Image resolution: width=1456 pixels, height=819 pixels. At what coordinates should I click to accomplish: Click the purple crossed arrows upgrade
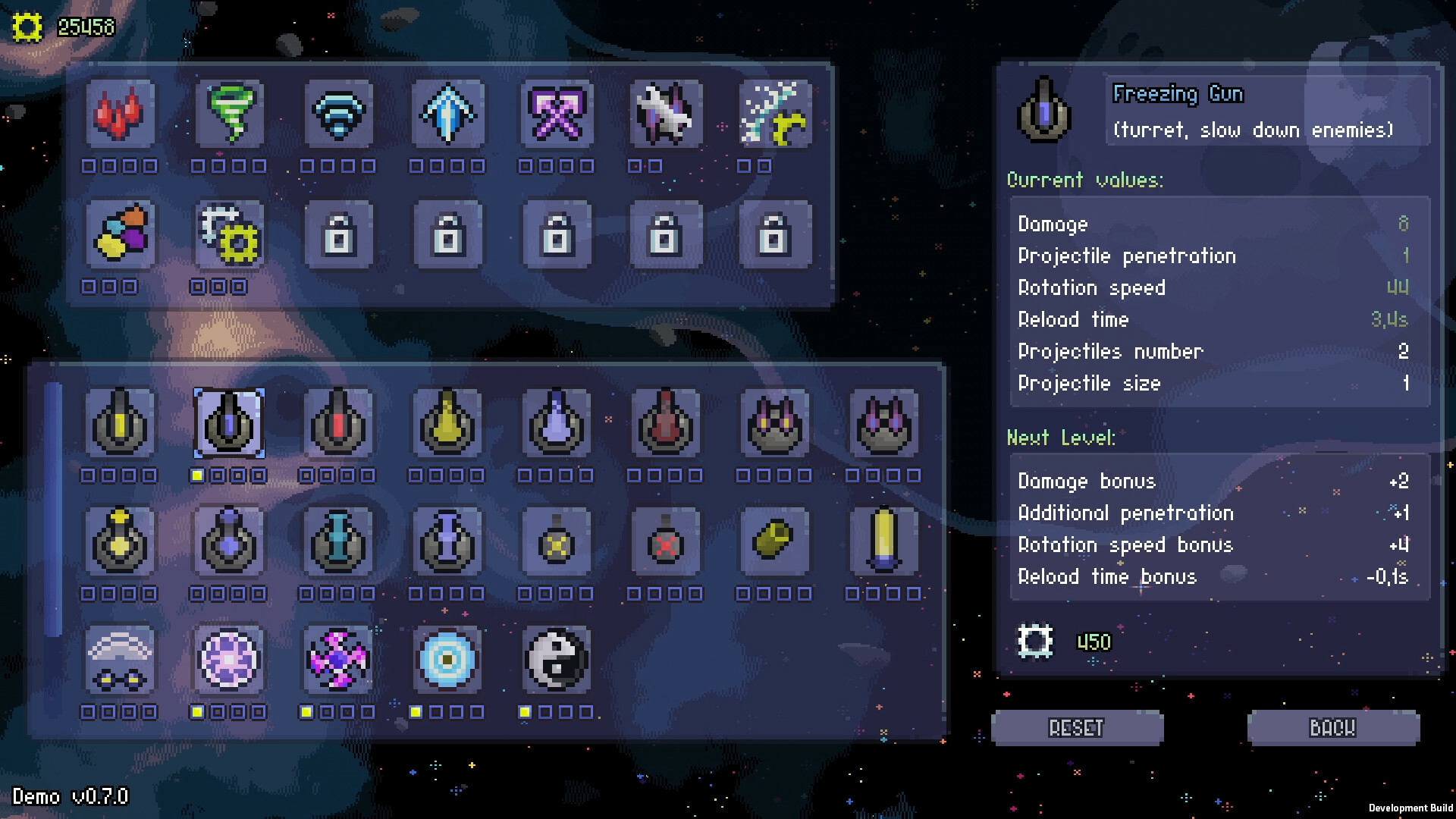click(x=556, y=115)
